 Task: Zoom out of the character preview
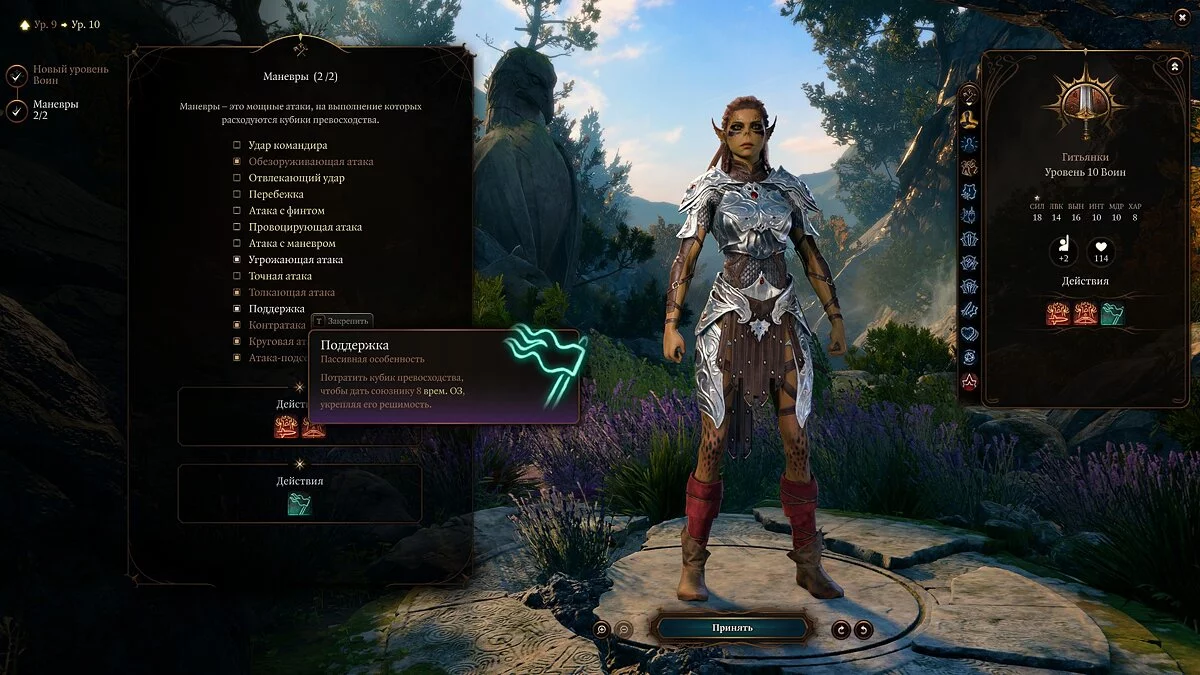623,629
